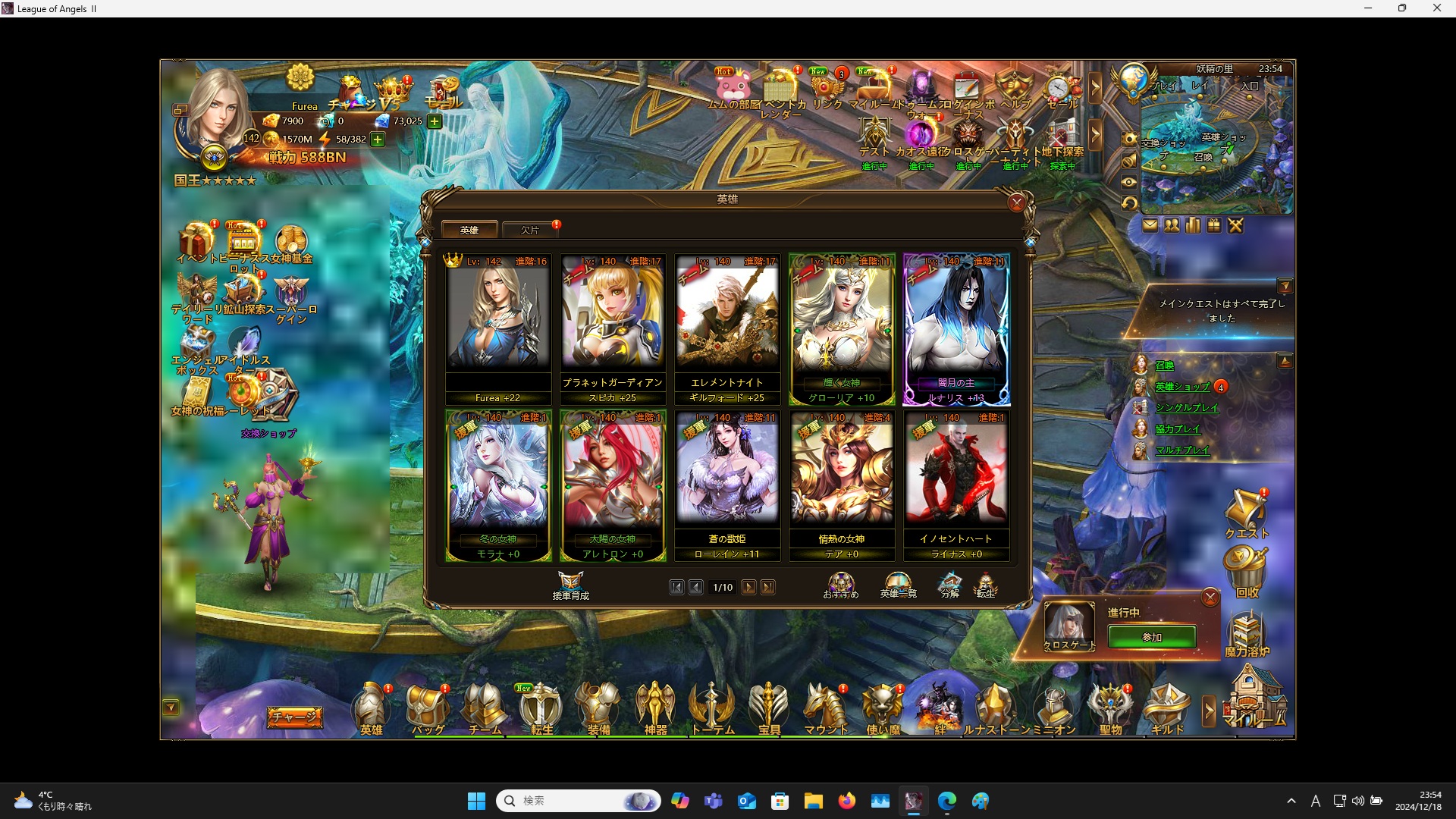The width and height of the screenshot is (1456, 819).
Task: Open the ギルド icon on bottom bar
Action: 1166,707
